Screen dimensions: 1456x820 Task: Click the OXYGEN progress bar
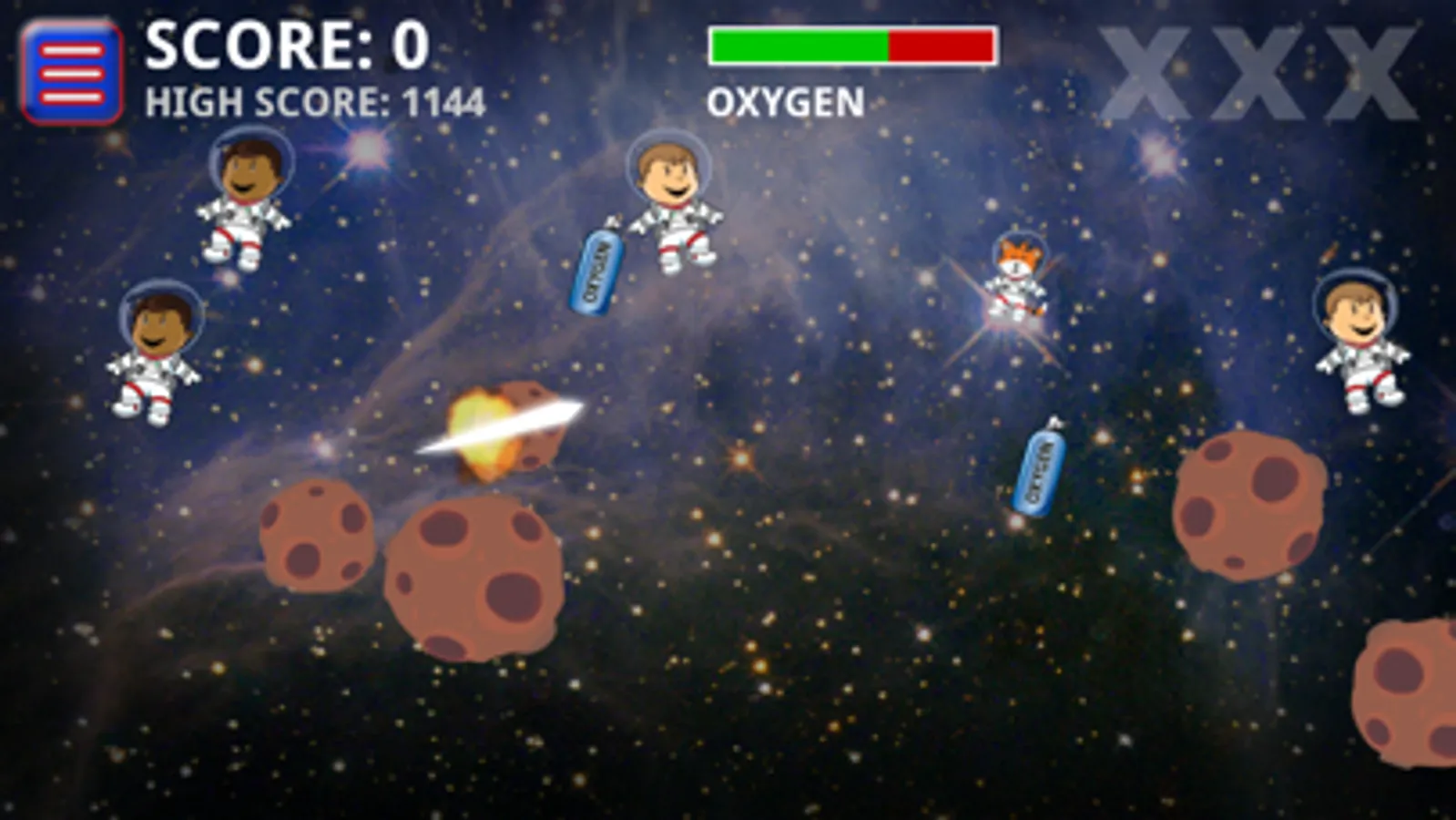(853, 44)
